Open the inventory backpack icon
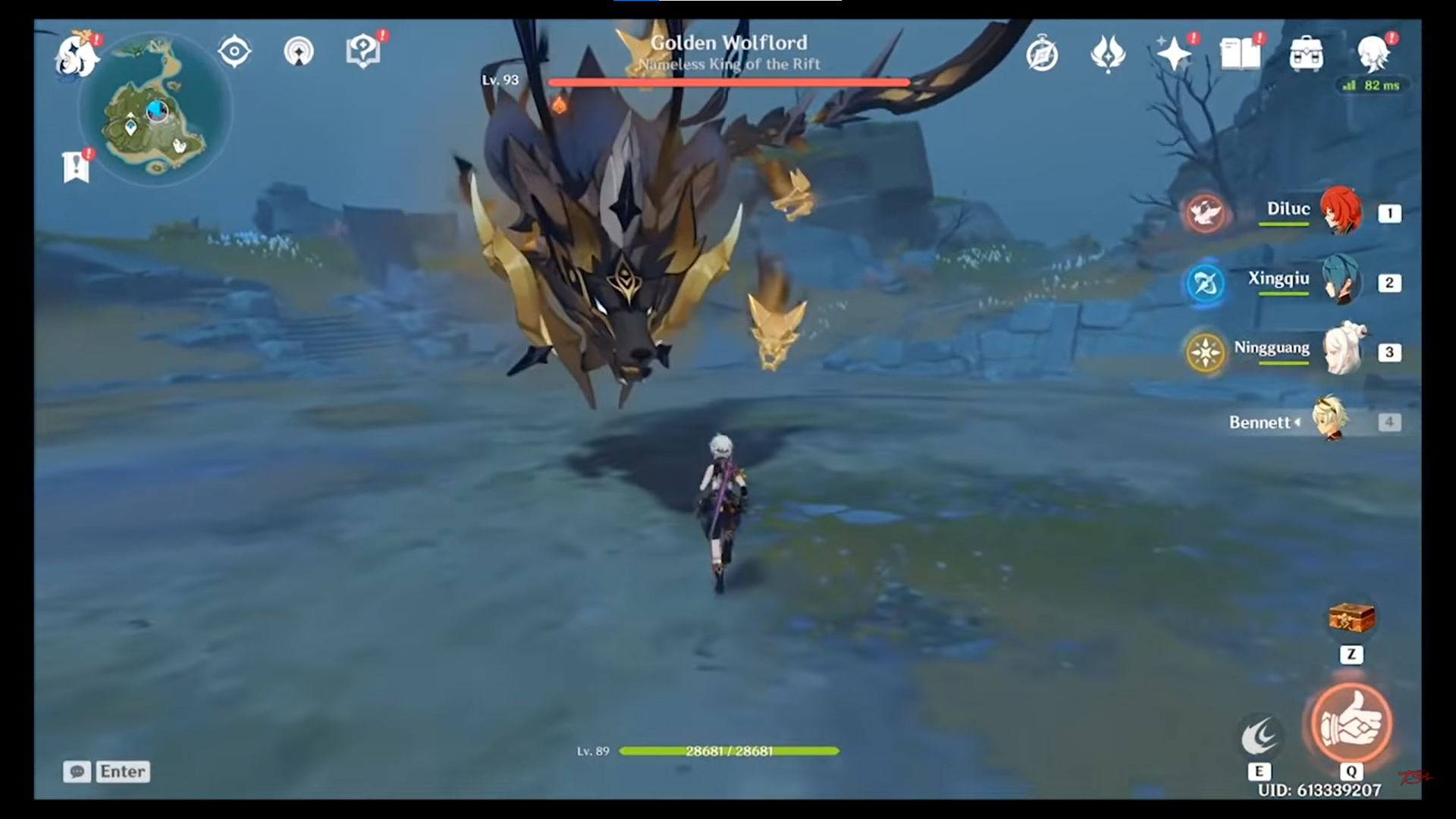 1306,54
